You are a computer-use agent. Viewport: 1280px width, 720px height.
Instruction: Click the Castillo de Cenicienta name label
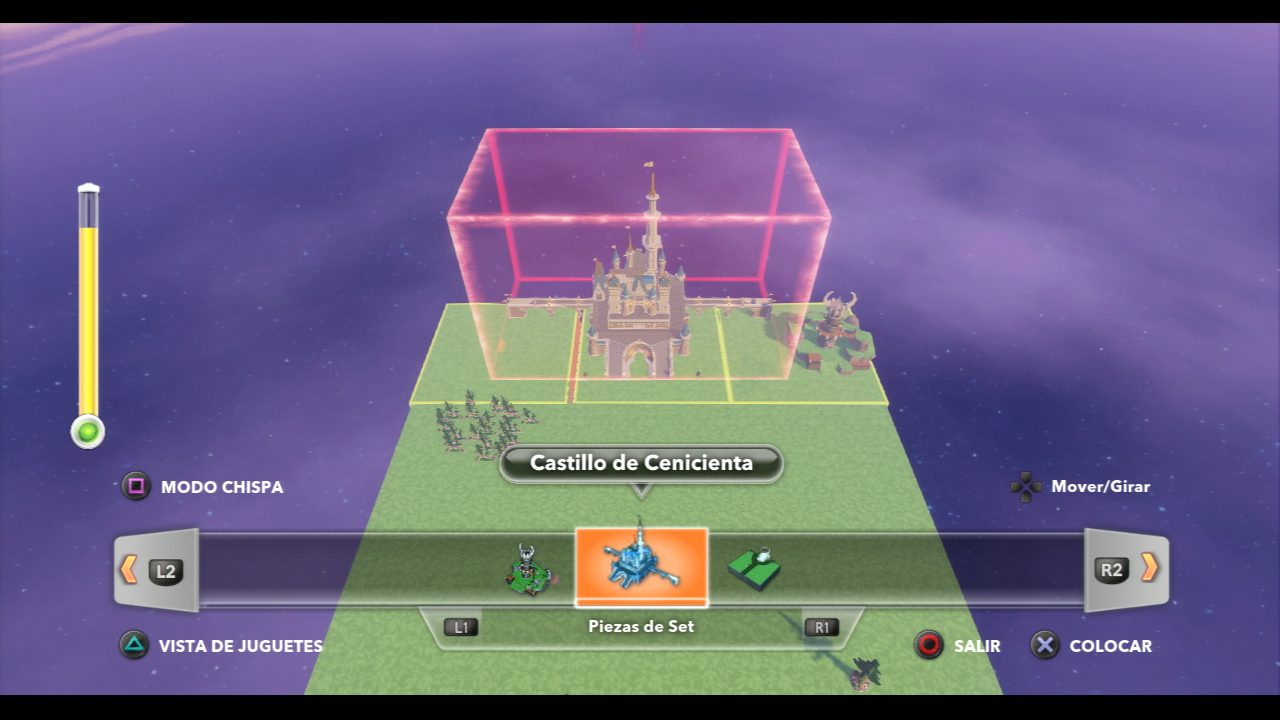coord(640,463)
